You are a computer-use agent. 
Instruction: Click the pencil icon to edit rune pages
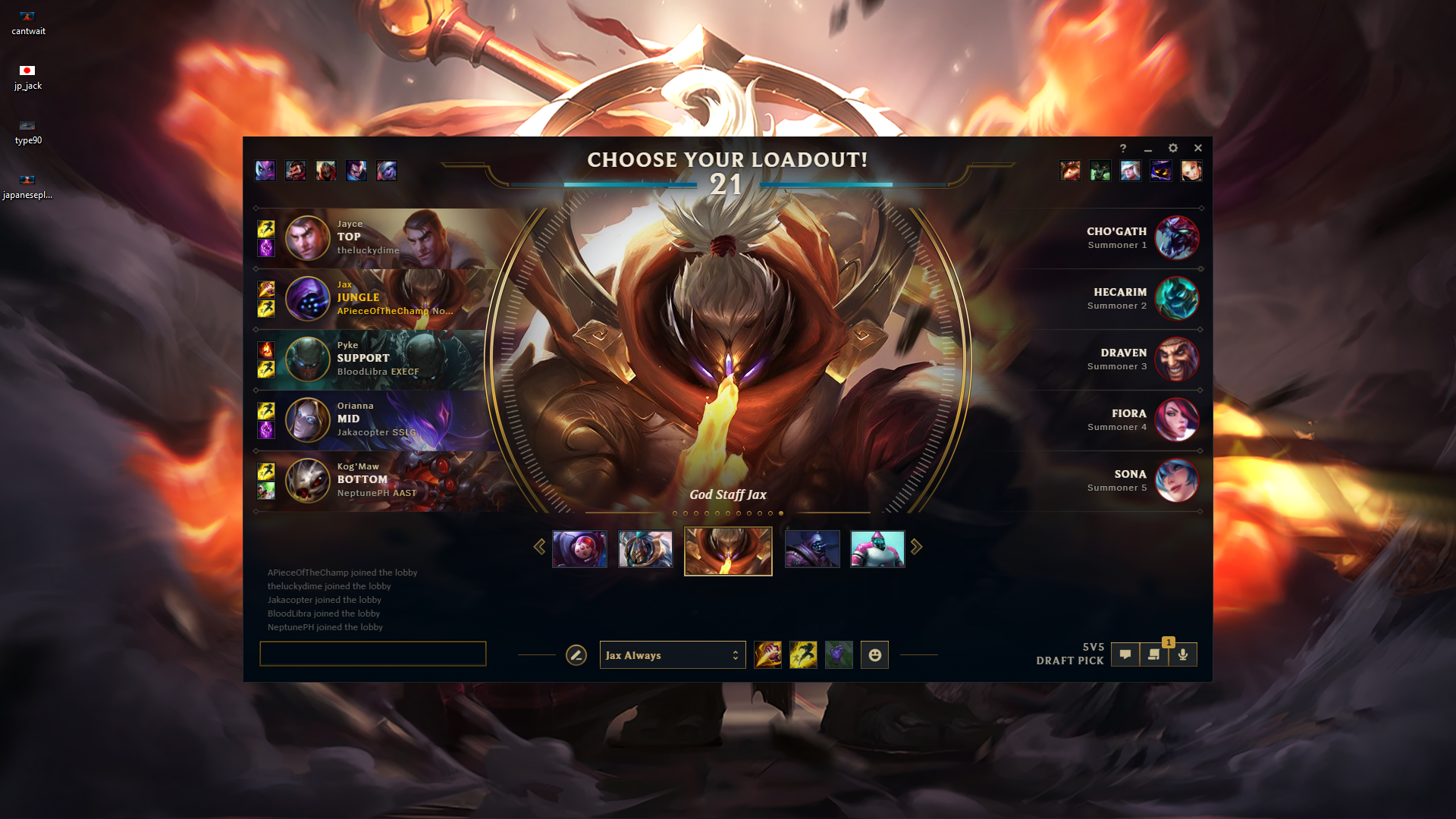[x=576, y=653]
